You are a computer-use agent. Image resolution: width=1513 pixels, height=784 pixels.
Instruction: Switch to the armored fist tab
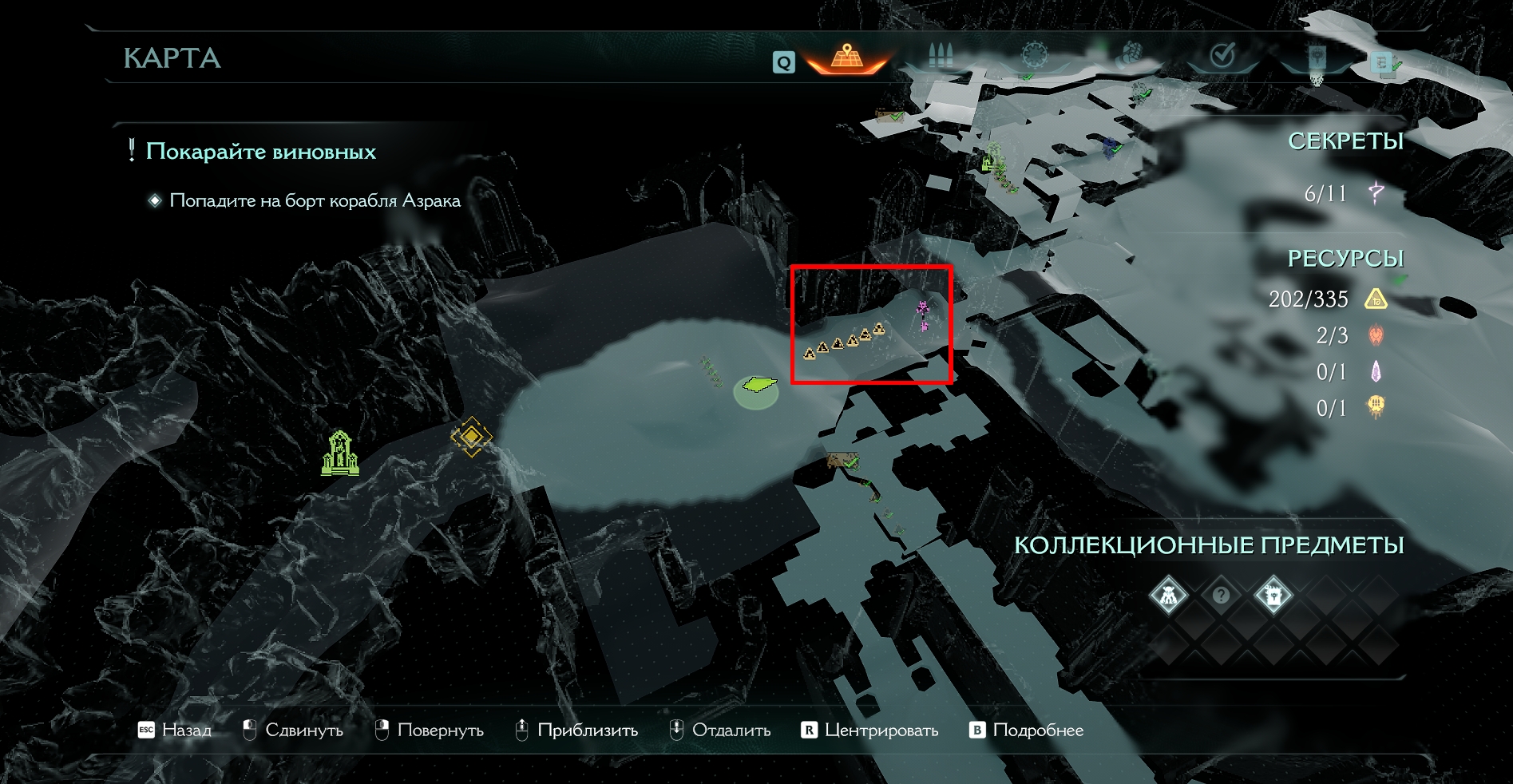coord(1128,56)
